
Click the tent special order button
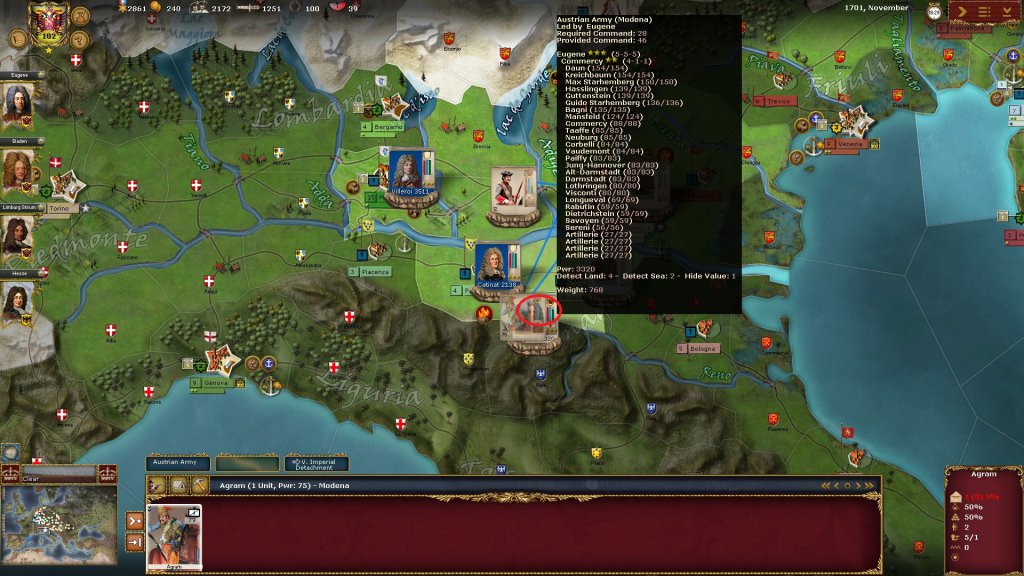pyautogui.click(x=176, y=485)
